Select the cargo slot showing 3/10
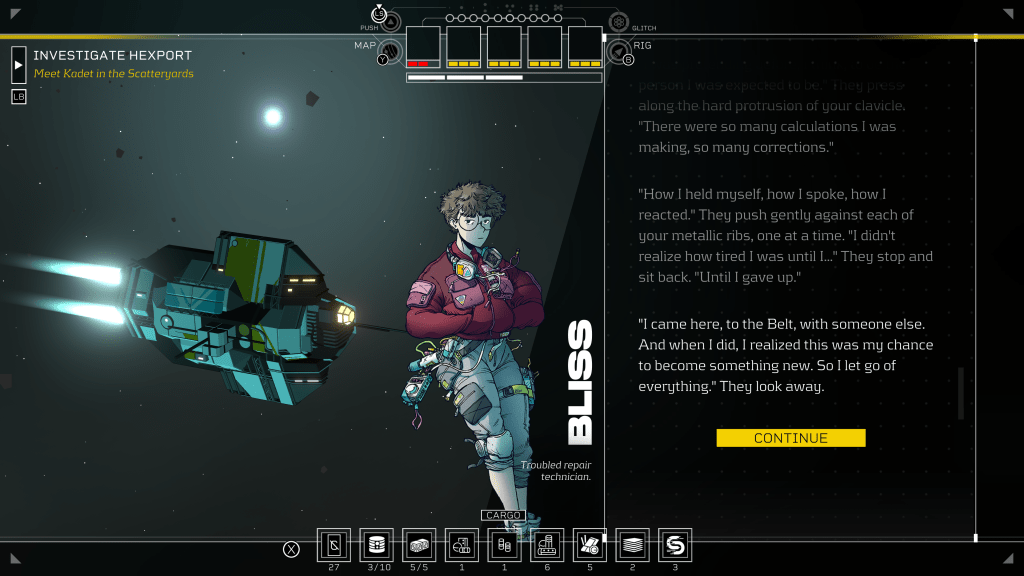 [377, 545]
